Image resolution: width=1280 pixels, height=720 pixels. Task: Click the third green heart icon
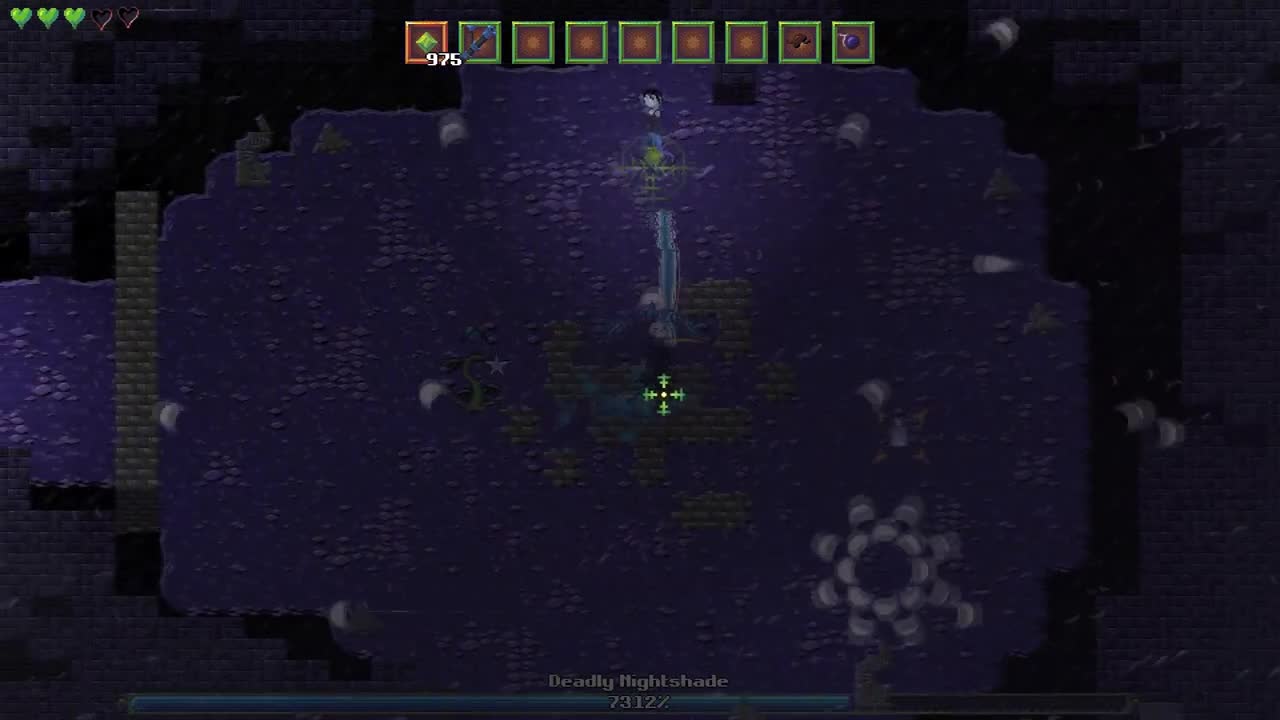click(x=74, y=17)
